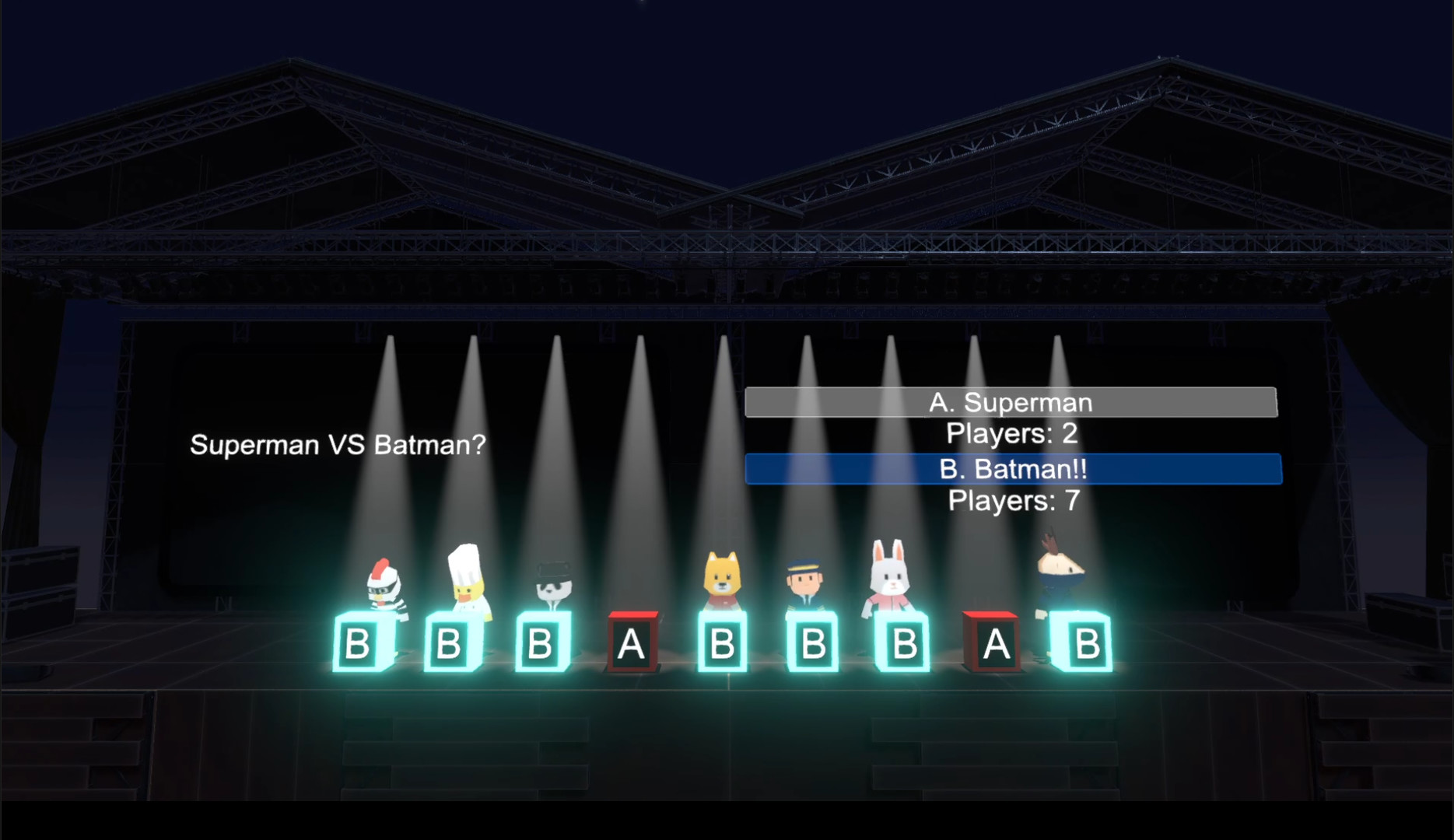Screen dimensions: 1454x840
Task: Click the leftmost glowing B block
Action: click(x=361, y=644)
